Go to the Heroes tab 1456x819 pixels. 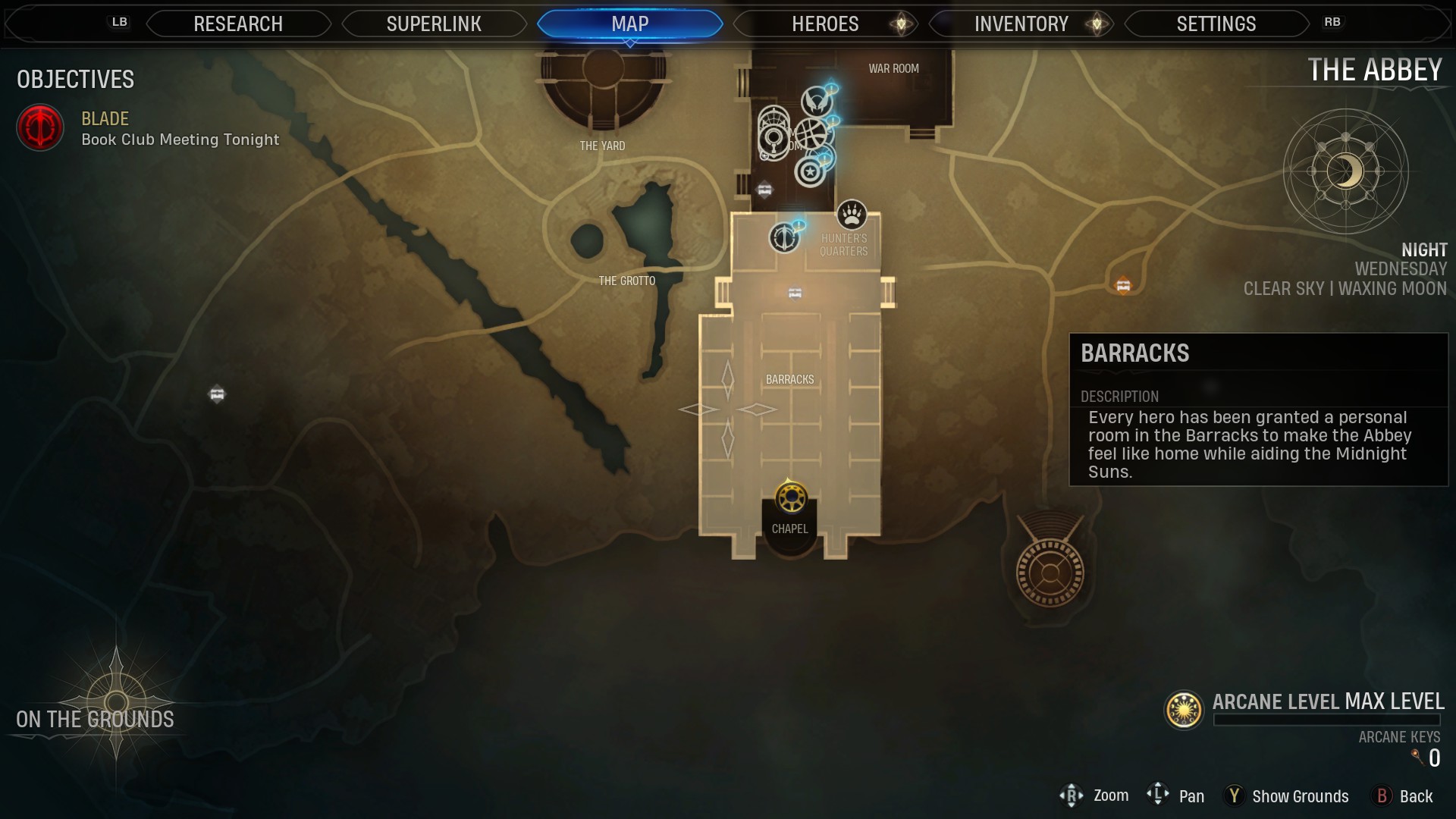(825, 24)
